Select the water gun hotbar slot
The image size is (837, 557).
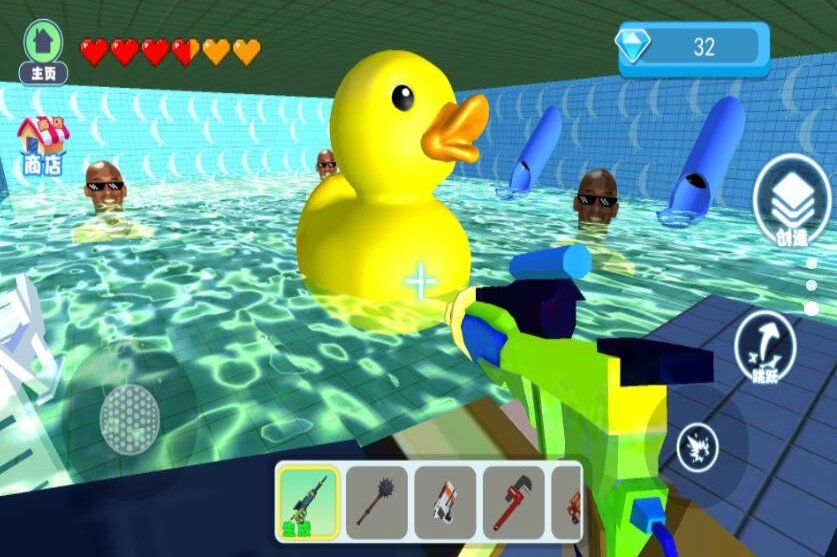(307, 501)
